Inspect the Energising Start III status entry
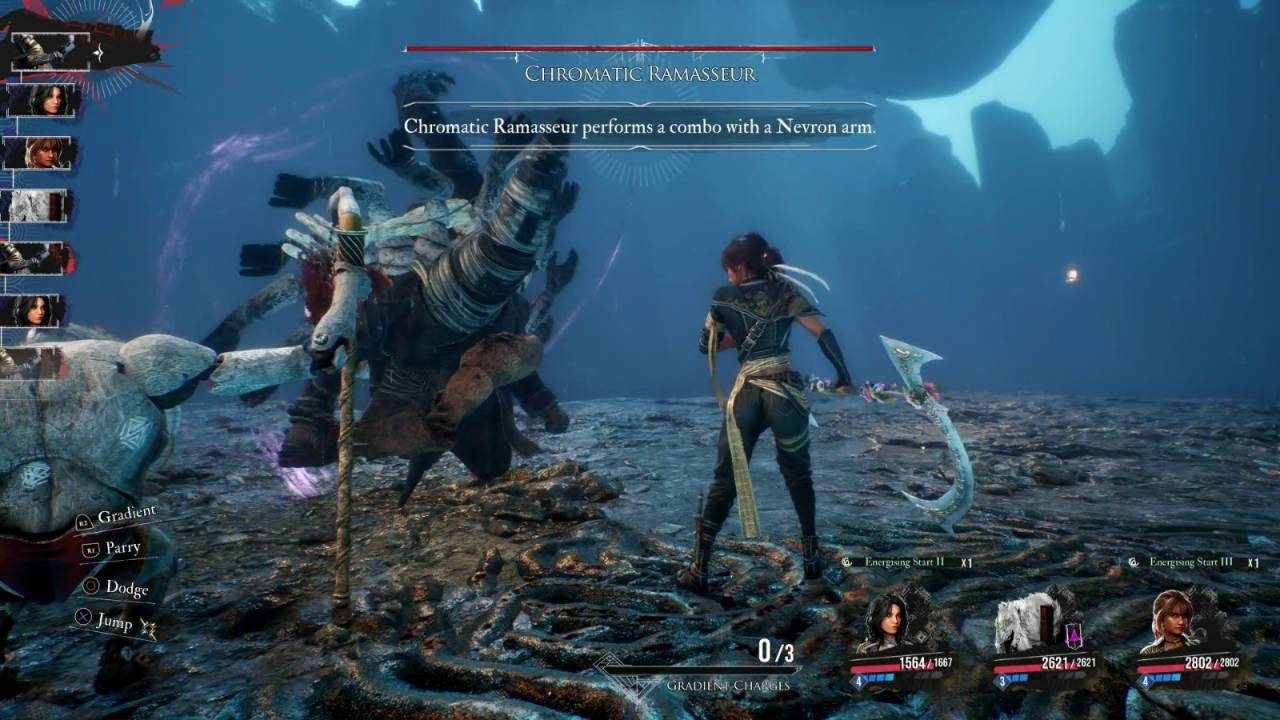 point(1192,563)
